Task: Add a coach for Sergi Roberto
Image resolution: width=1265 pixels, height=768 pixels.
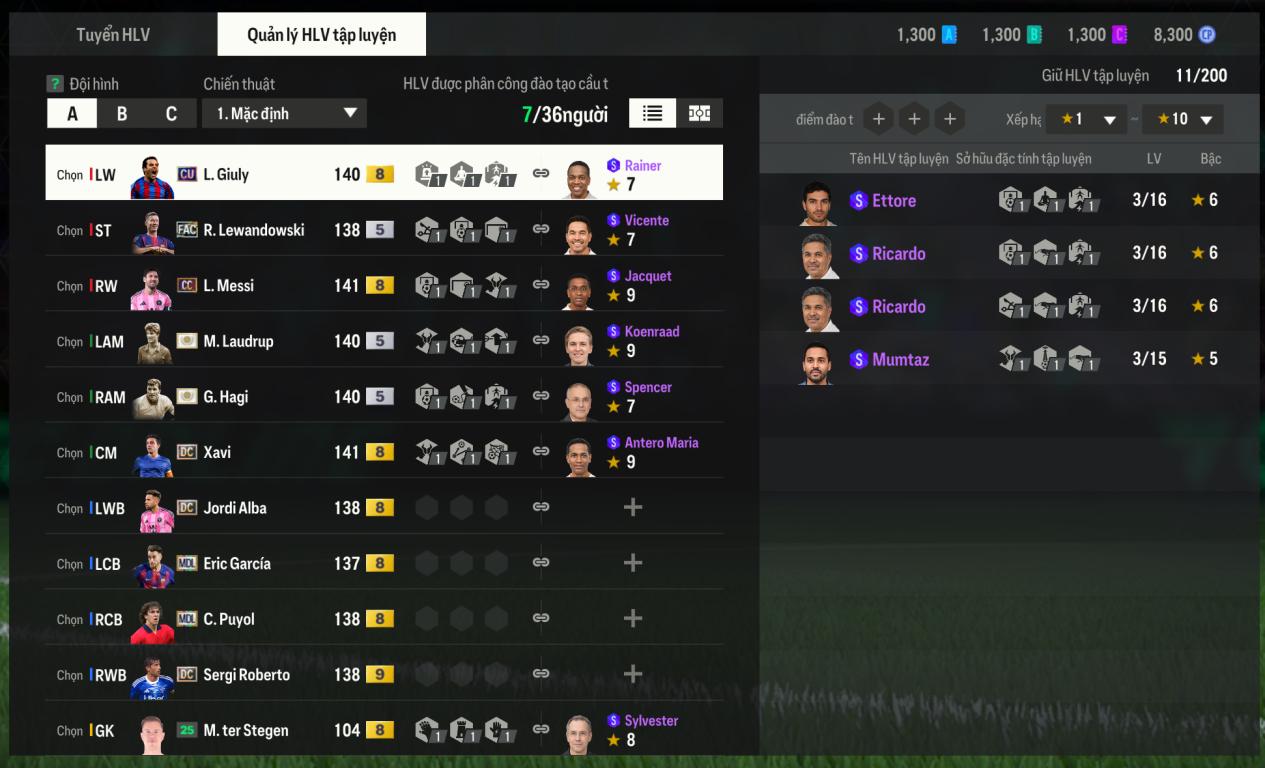Action: point(632,675)
